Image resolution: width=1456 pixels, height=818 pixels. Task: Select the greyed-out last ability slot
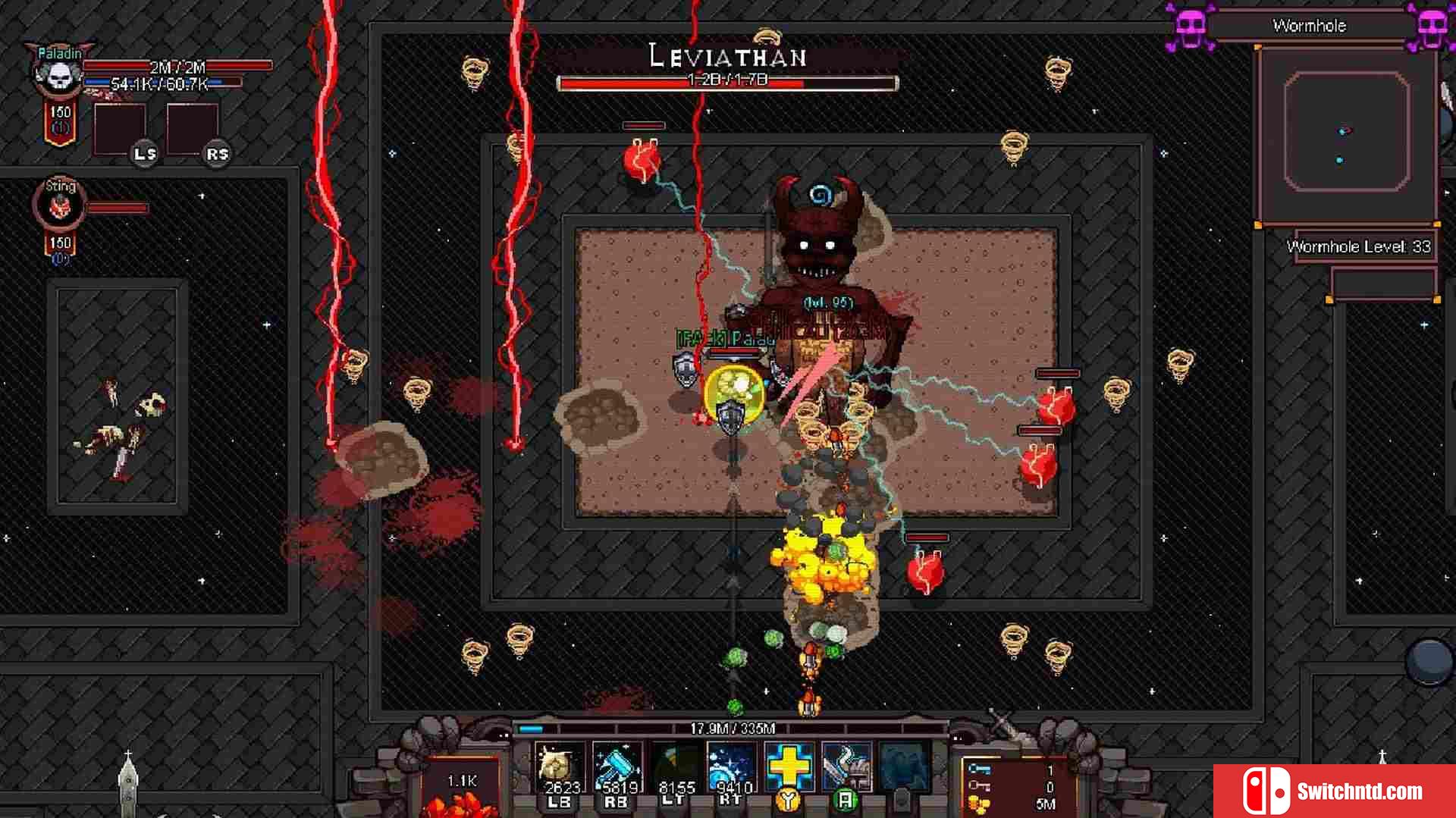click(x=904, y=766)
